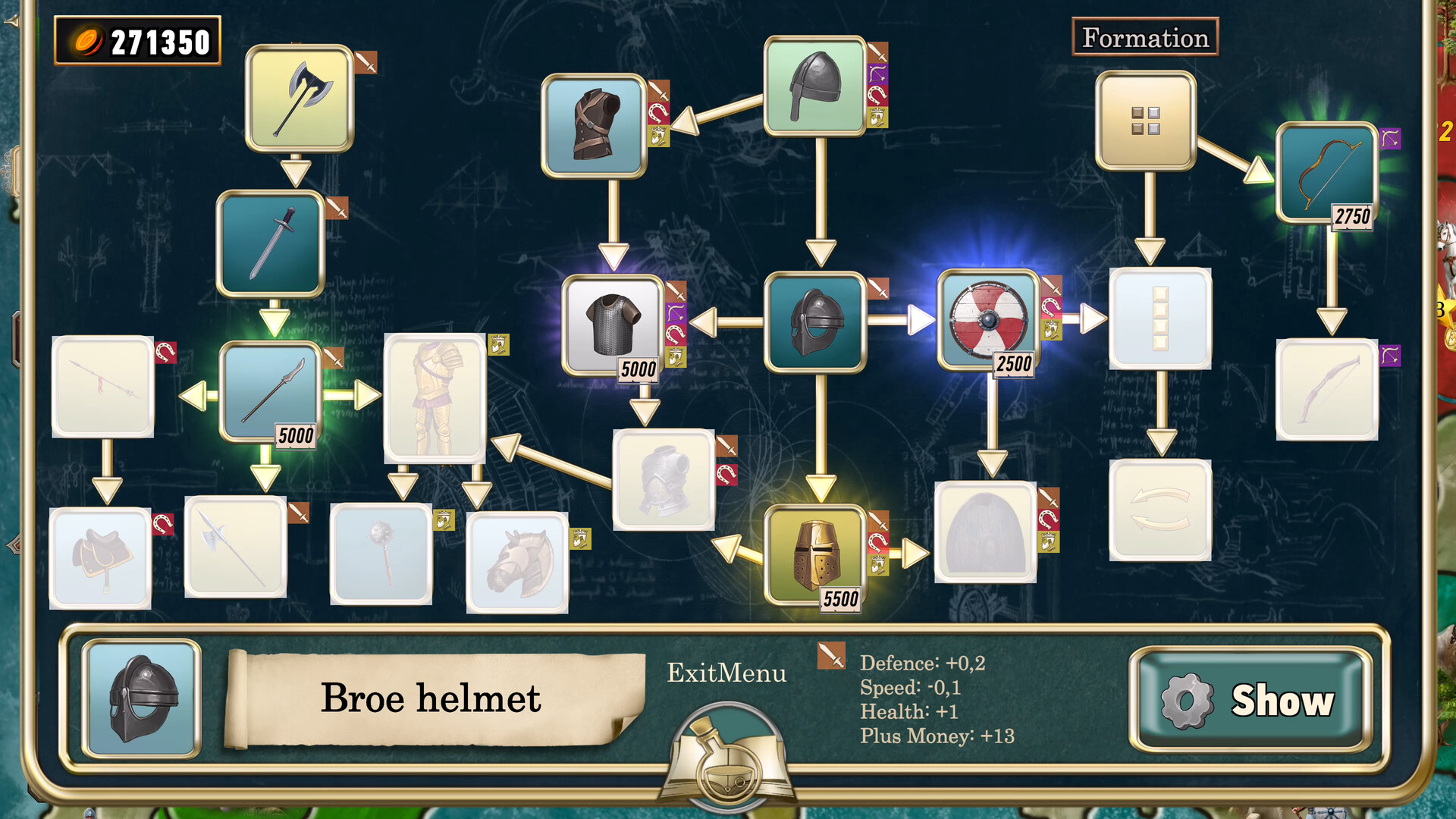The height and width of the screenshot is (819, 1456).
Task: Click ExitMenu to leave the tech tree
Action: (x=726, y=673)
